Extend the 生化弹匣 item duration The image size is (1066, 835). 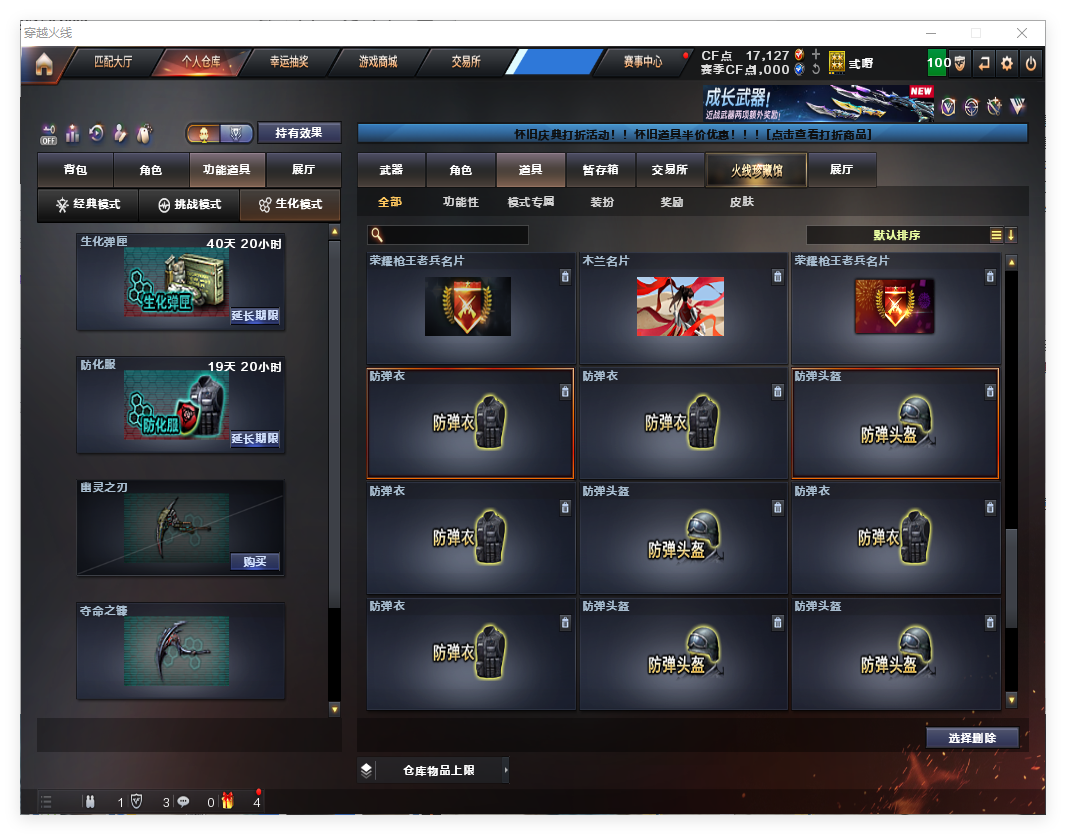[x=255, y=316]
